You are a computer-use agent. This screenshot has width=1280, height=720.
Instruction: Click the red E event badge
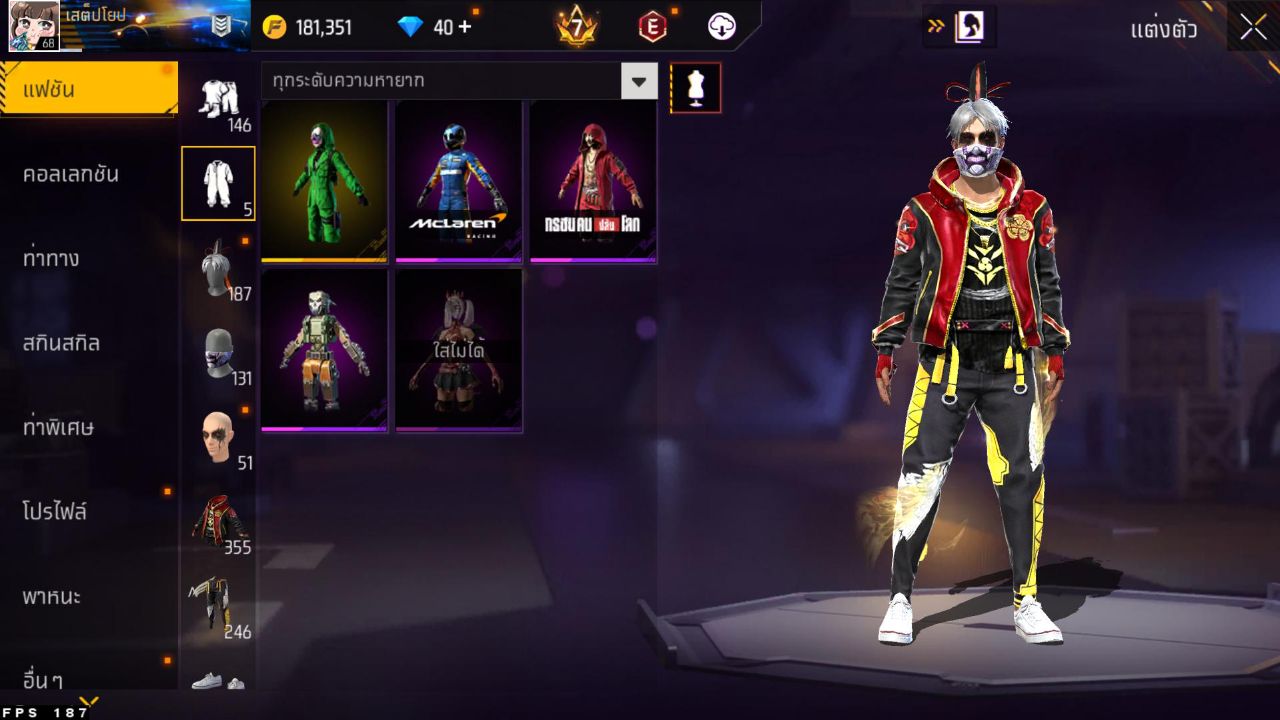point(651,27)
